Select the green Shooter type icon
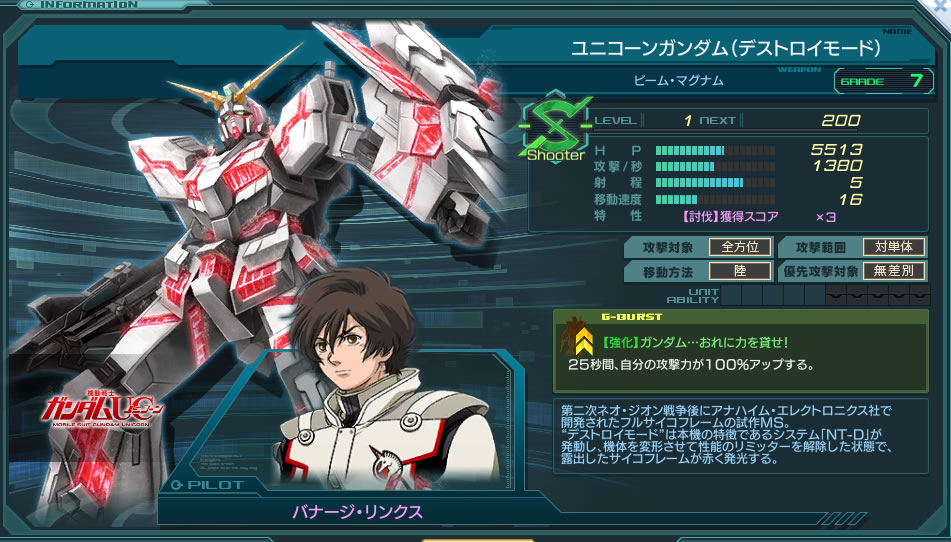Viewport: 951px width, 542px height. click(554, 129)
